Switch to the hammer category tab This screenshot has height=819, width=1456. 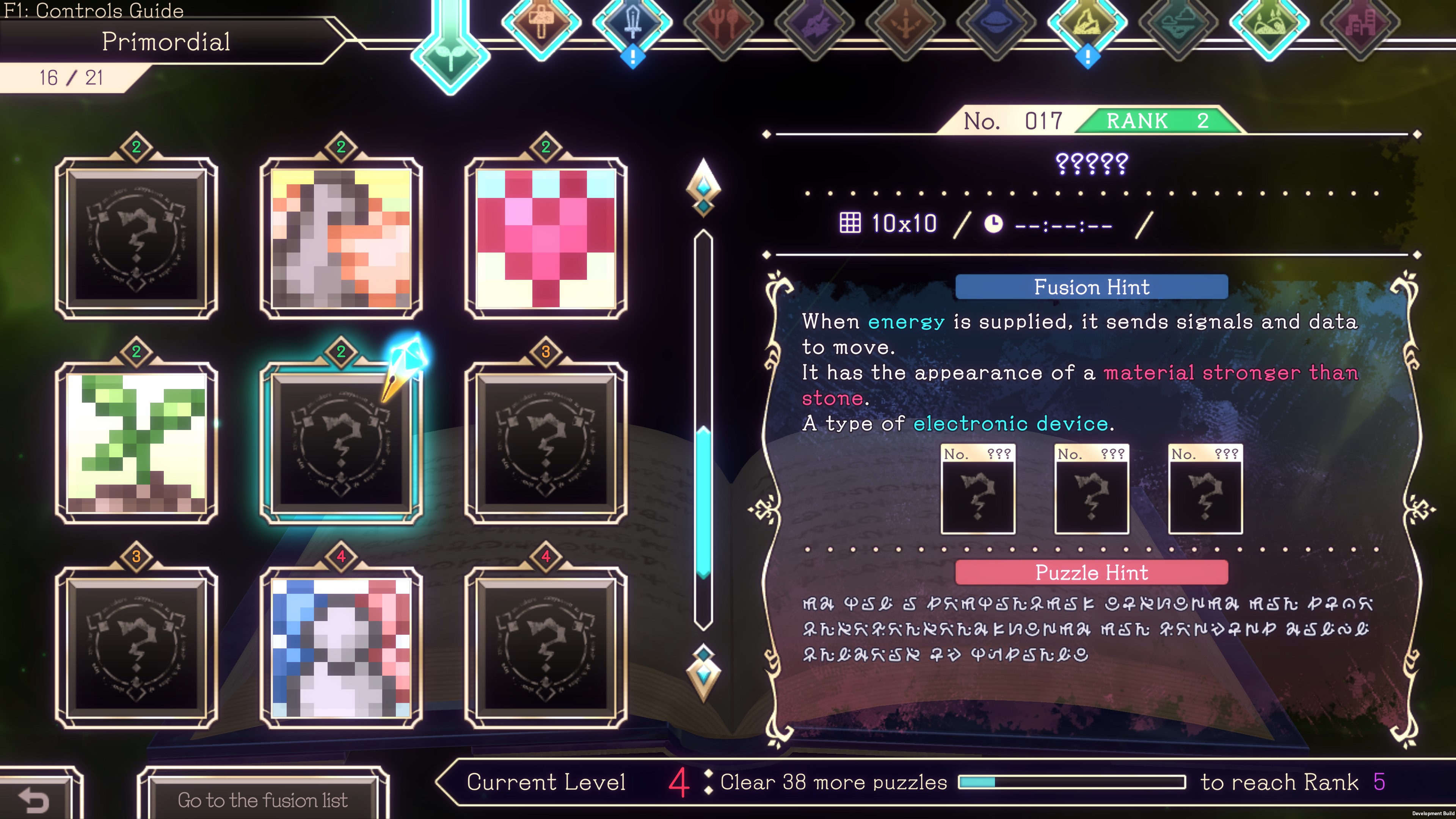pyautogui.click(x=541, y=23)
